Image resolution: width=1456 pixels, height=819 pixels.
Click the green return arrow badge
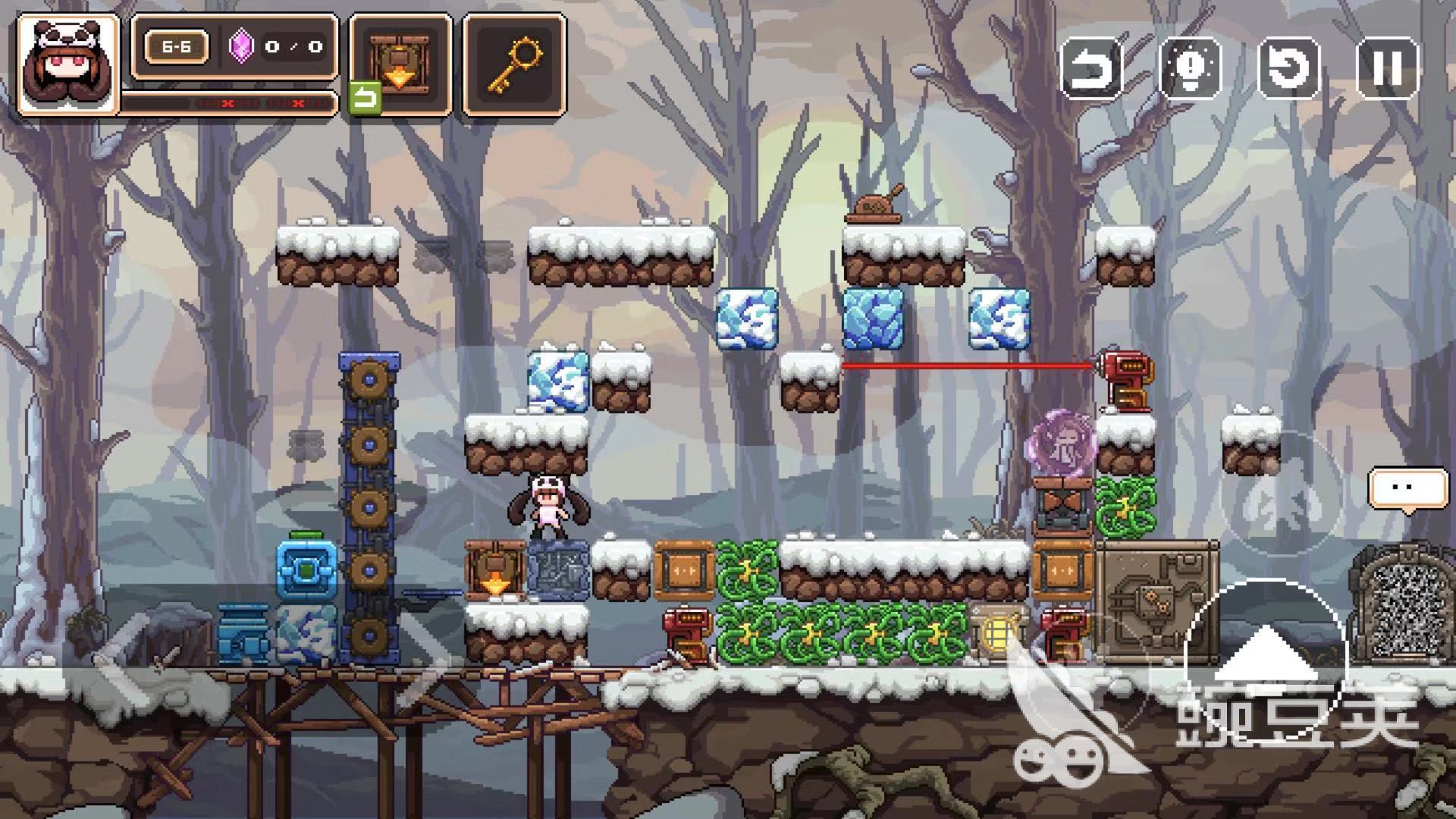pyautogui.click(x=365, y=99)
